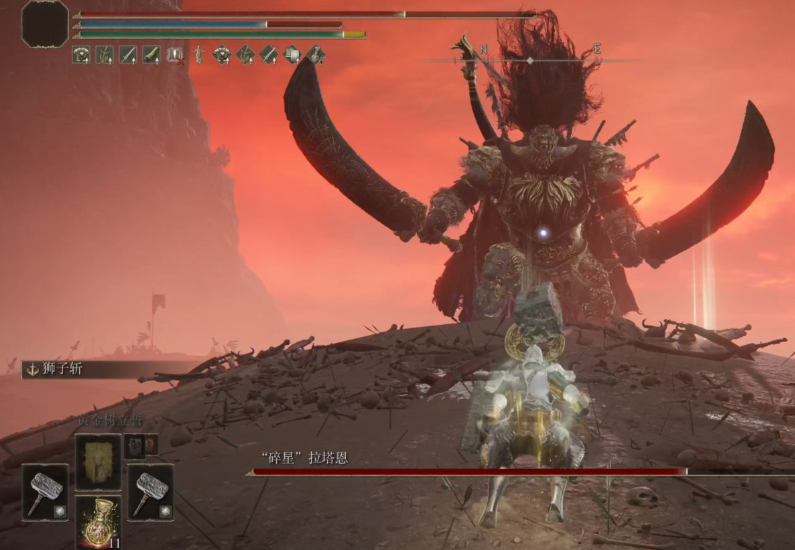This screenshot has width=795, height=550.
Task: Click the compass bar at the top
Action: pyautogui.click(x=530, y=59)
